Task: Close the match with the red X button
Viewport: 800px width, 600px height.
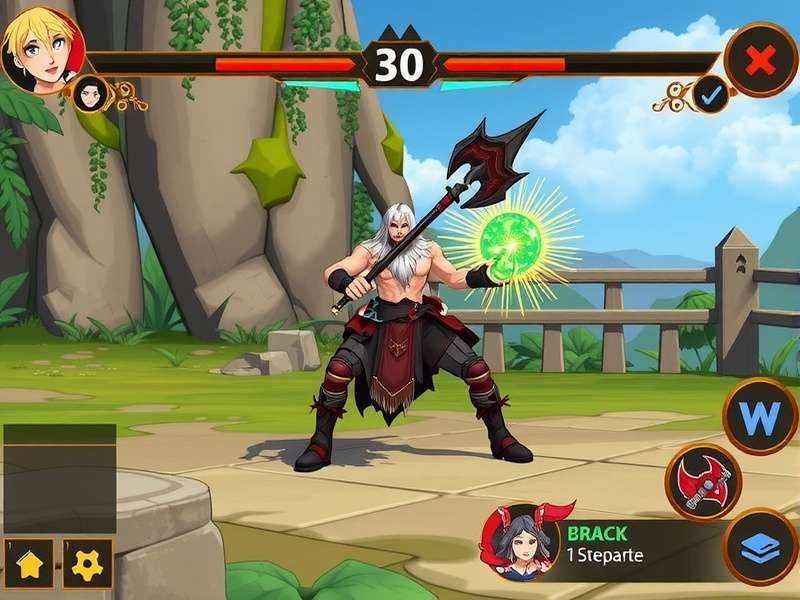Action: click(761, 60)
